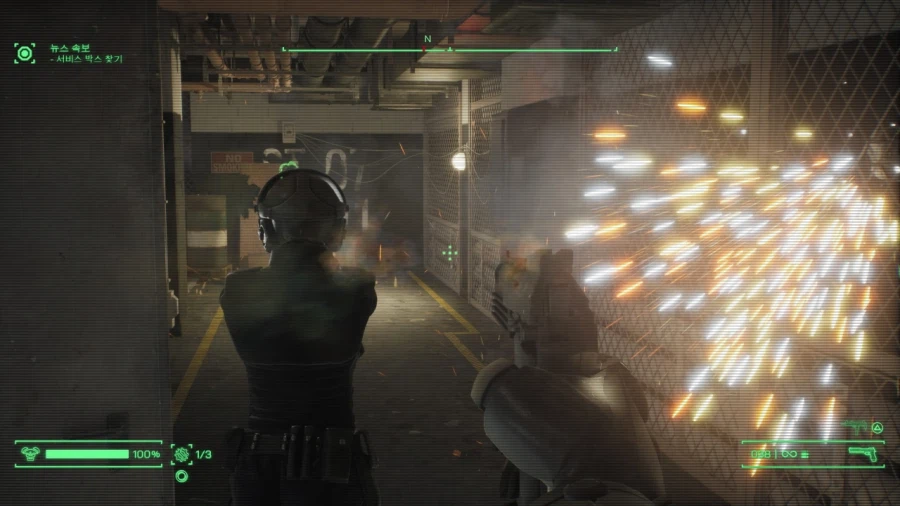Click the compass bar heading strip
The image size is (900, 506).
pyautogui.click(x=449, y=48)
